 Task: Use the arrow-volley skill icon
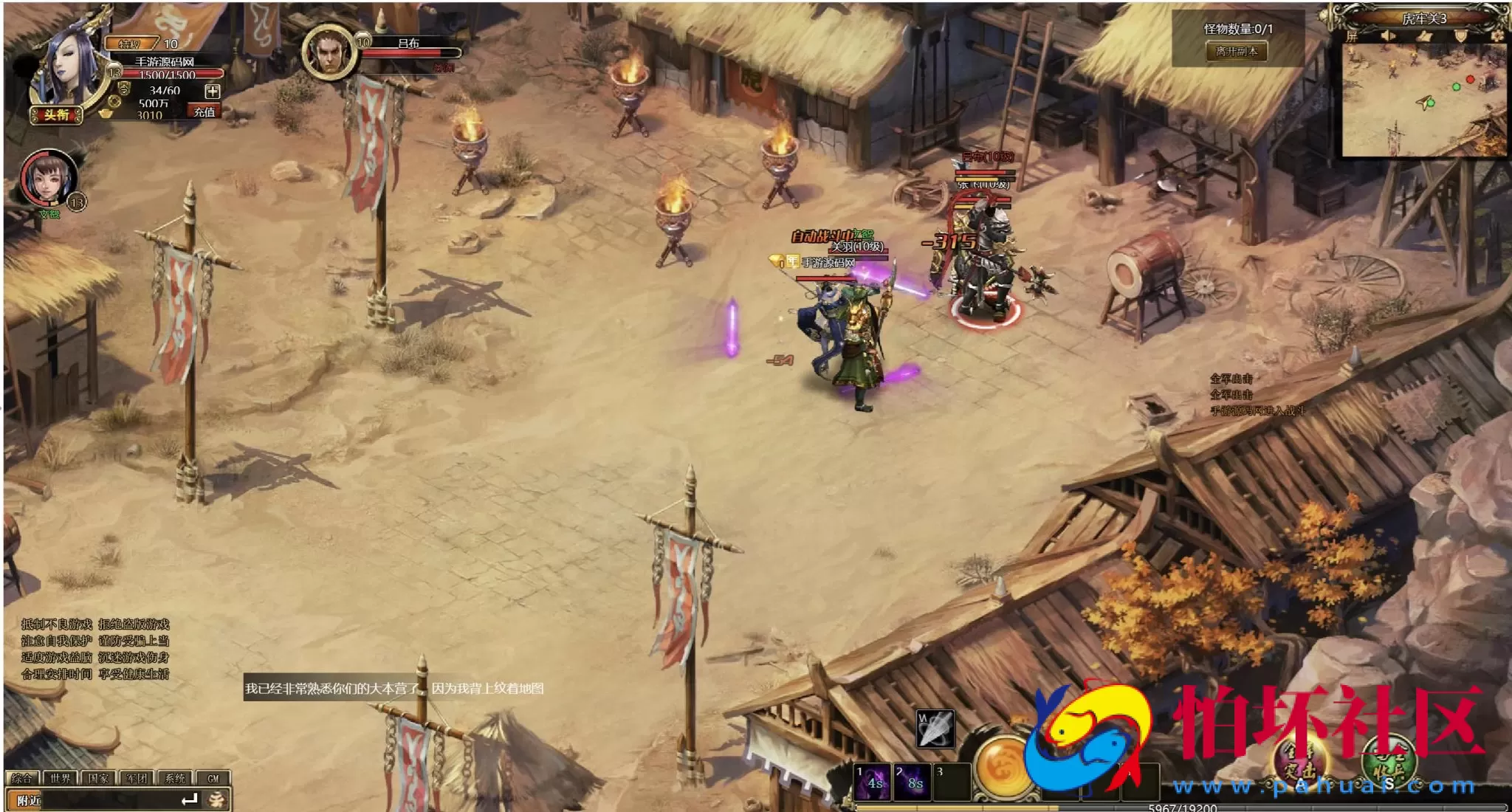(x=935, y=729)
